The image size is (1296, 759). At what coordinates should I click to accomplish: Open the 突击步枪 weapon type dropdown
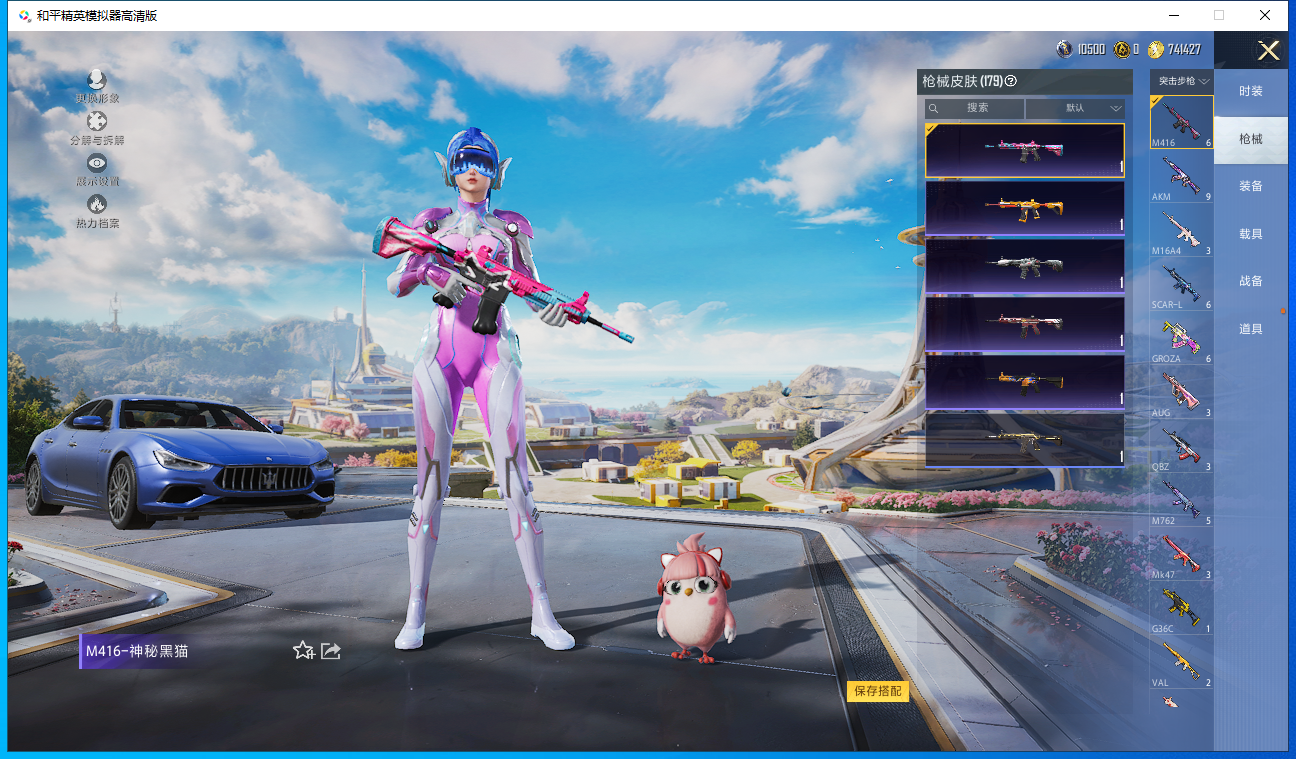[x=1183, y=80]
